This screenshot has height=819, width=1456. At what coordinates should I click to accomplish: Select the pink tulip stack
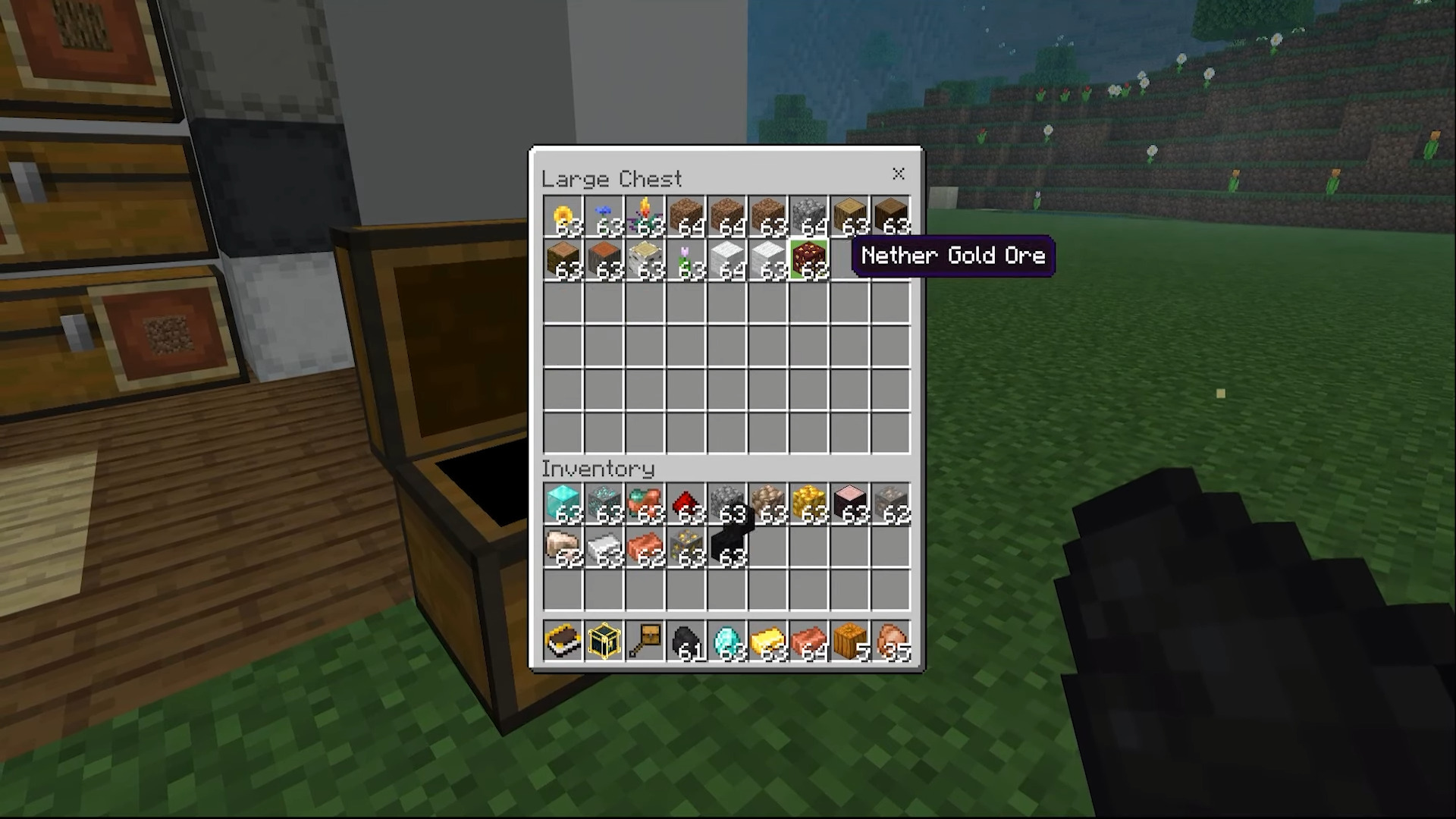click(x=686, y=260)
